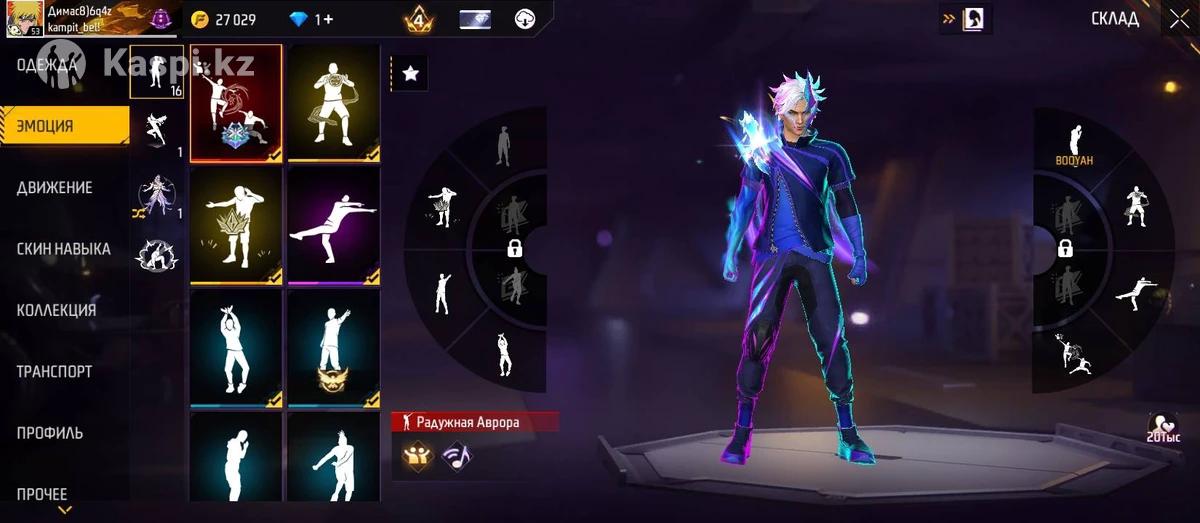1200x523 pixels.
Task: Click the locked emote wheel center
Action: tap(515, 248)
